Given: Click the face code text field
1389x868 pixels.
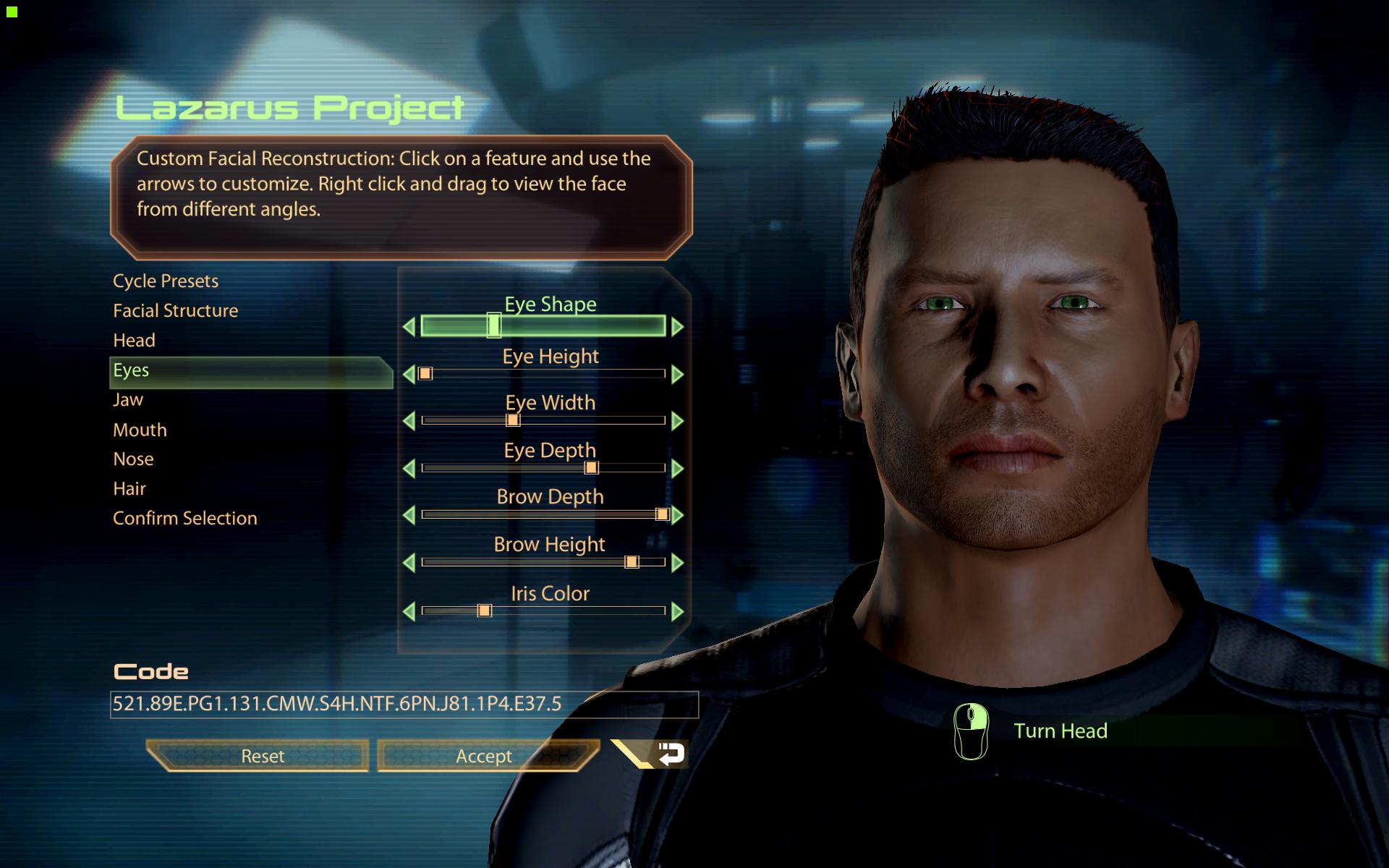Looking at the screenshot, I should 404,704.
